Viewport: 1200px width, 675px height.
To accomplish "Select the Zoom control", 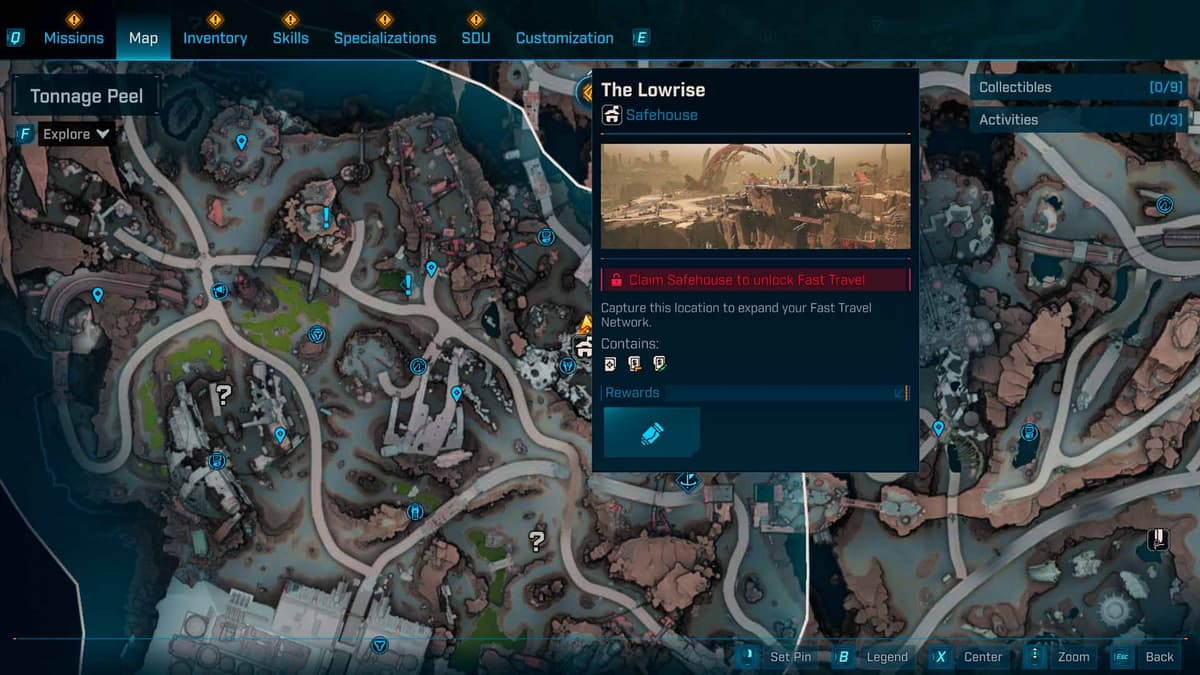I will pos(1072,657).
